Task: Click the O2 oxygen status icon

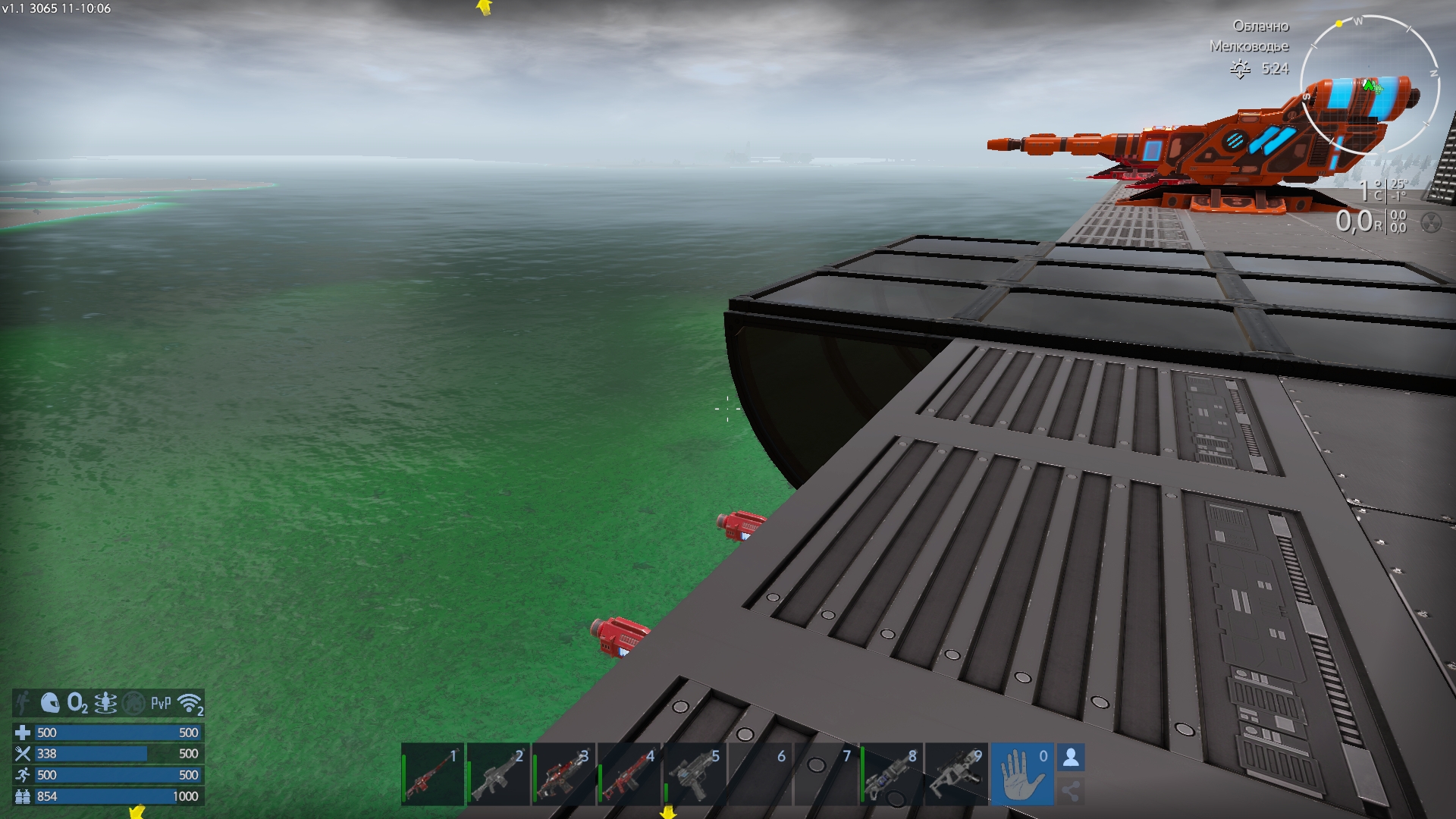Action: click(x=77, y=703)
